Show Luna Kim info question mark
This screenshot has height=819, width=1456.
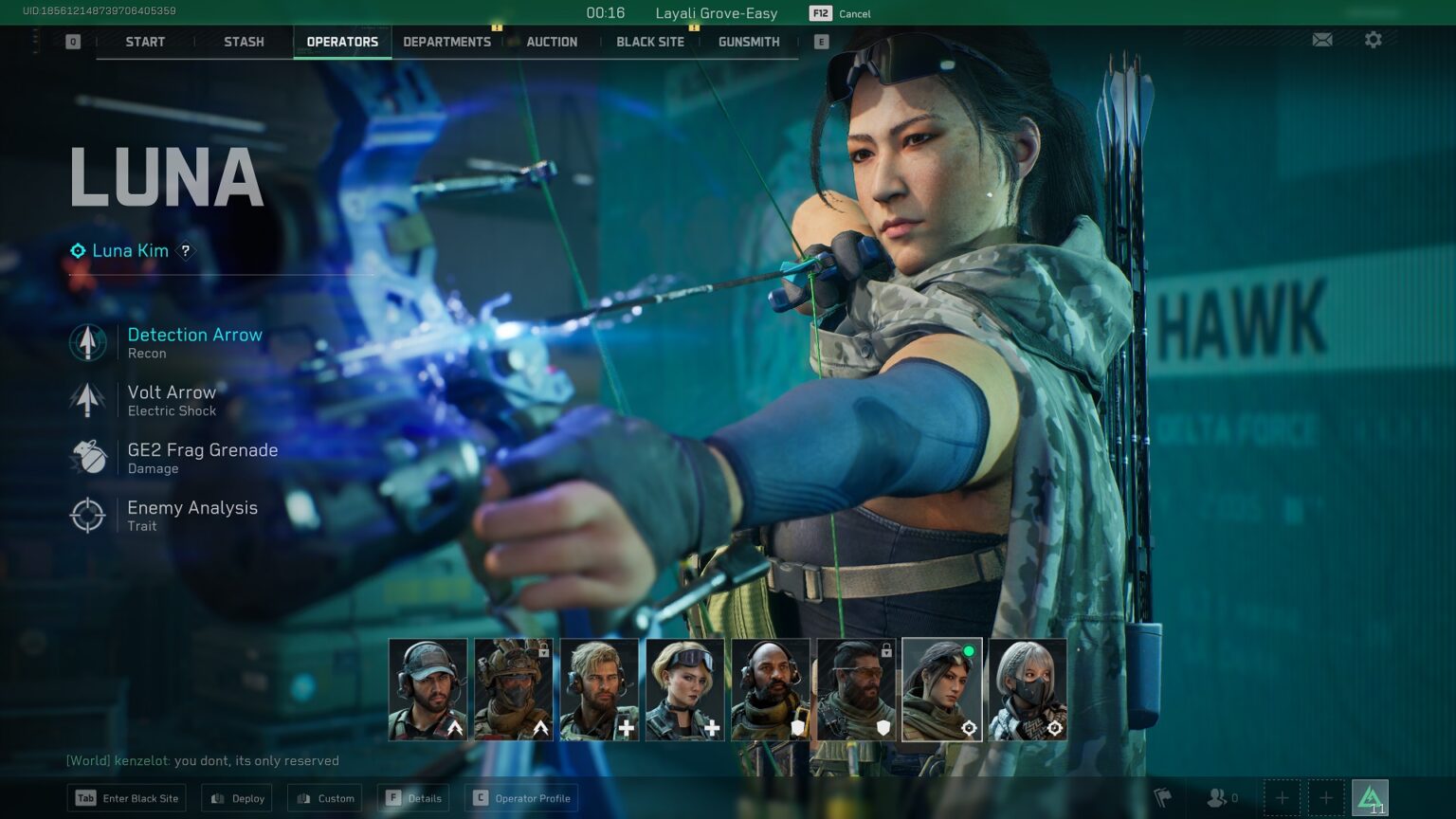coord(186,251)
